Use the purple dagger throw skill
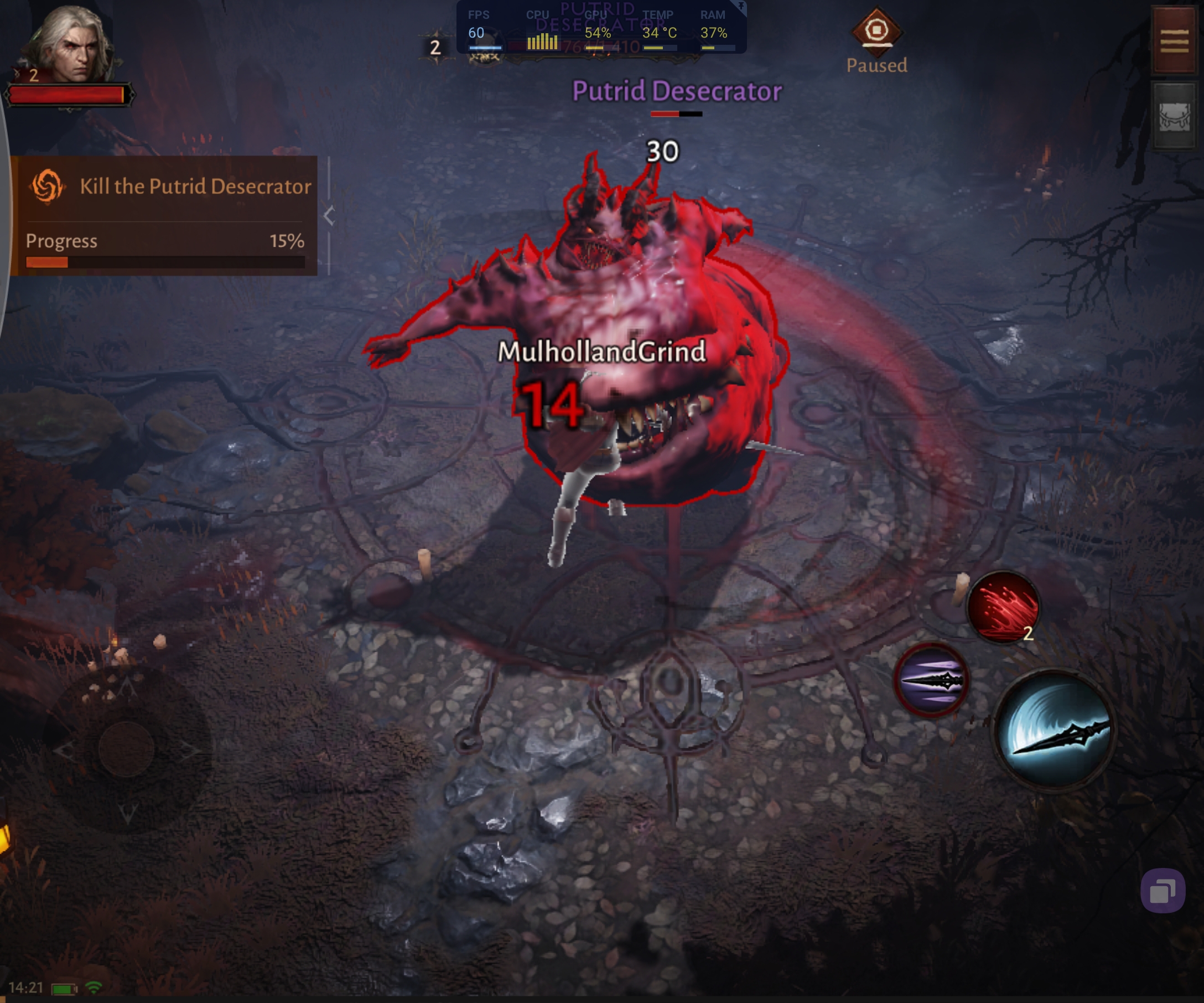 (x=932, y=680)
